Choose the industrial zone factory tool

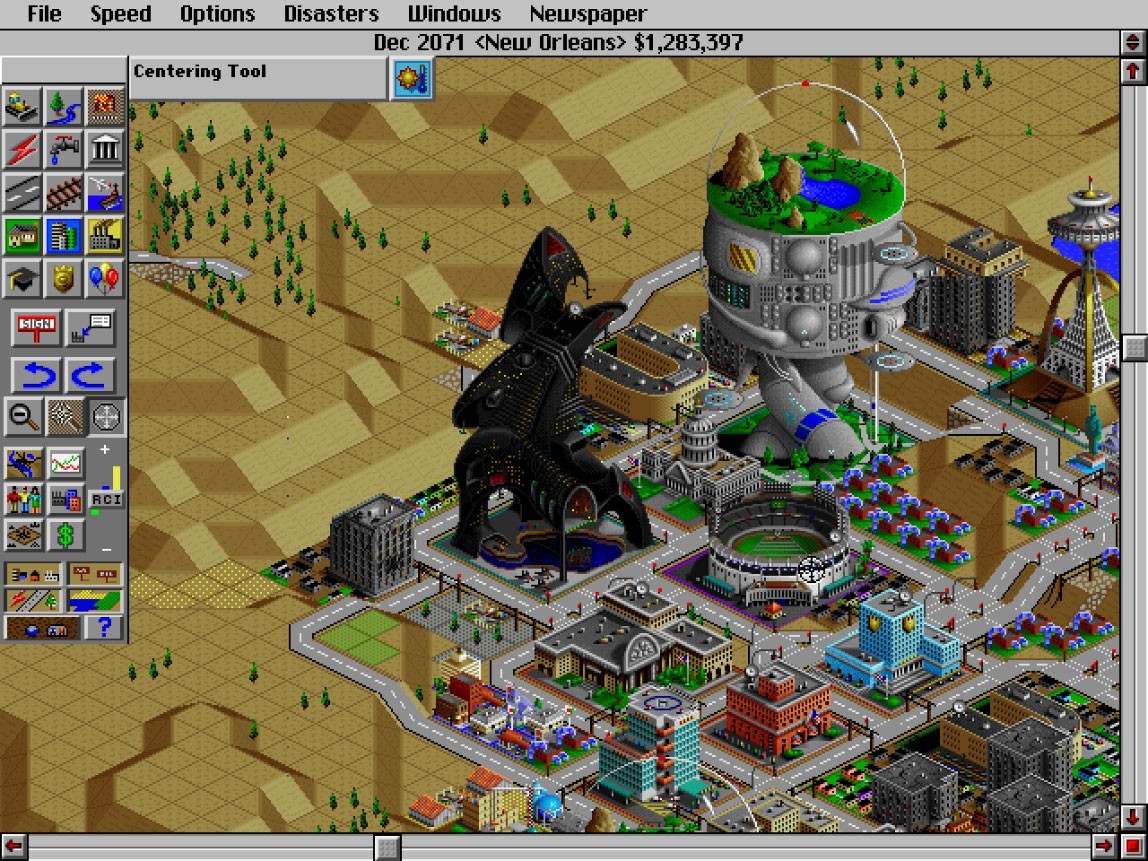105,236
